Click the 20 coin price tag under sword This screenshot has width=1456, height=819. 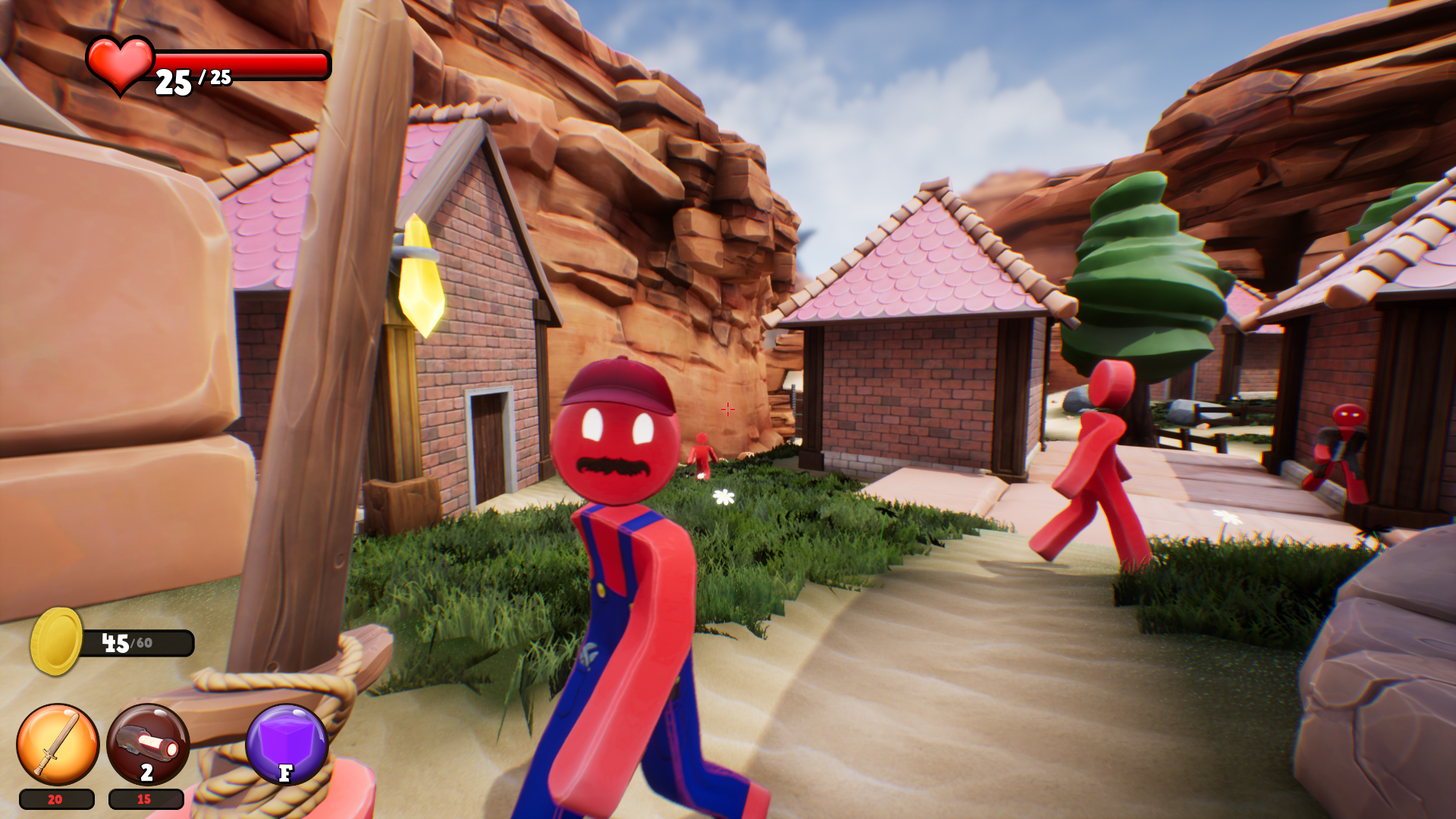(53, 800)
